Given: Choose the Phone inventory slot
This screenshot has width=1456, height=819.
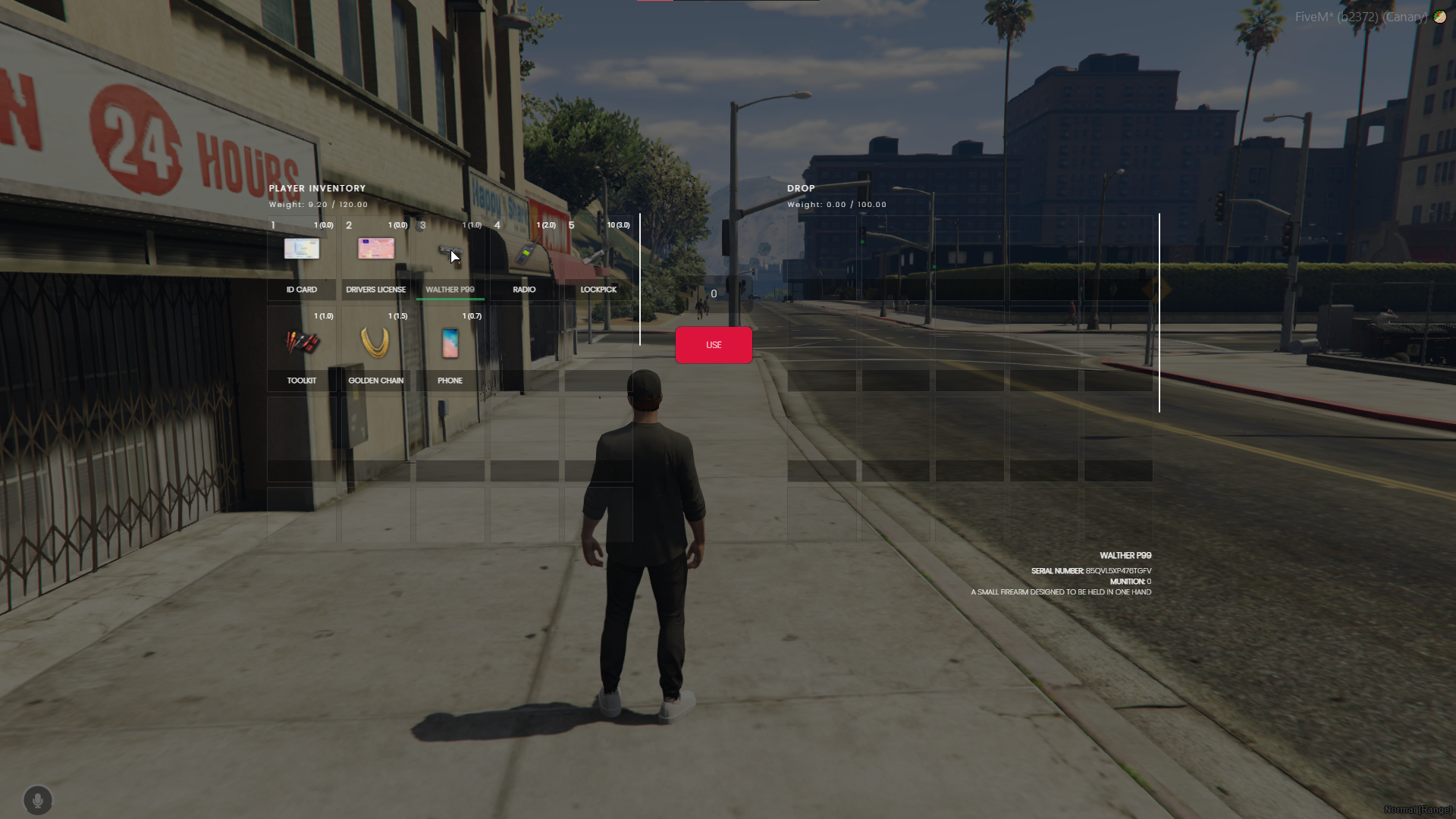Looking at the screenshot, I should [450, 345].
